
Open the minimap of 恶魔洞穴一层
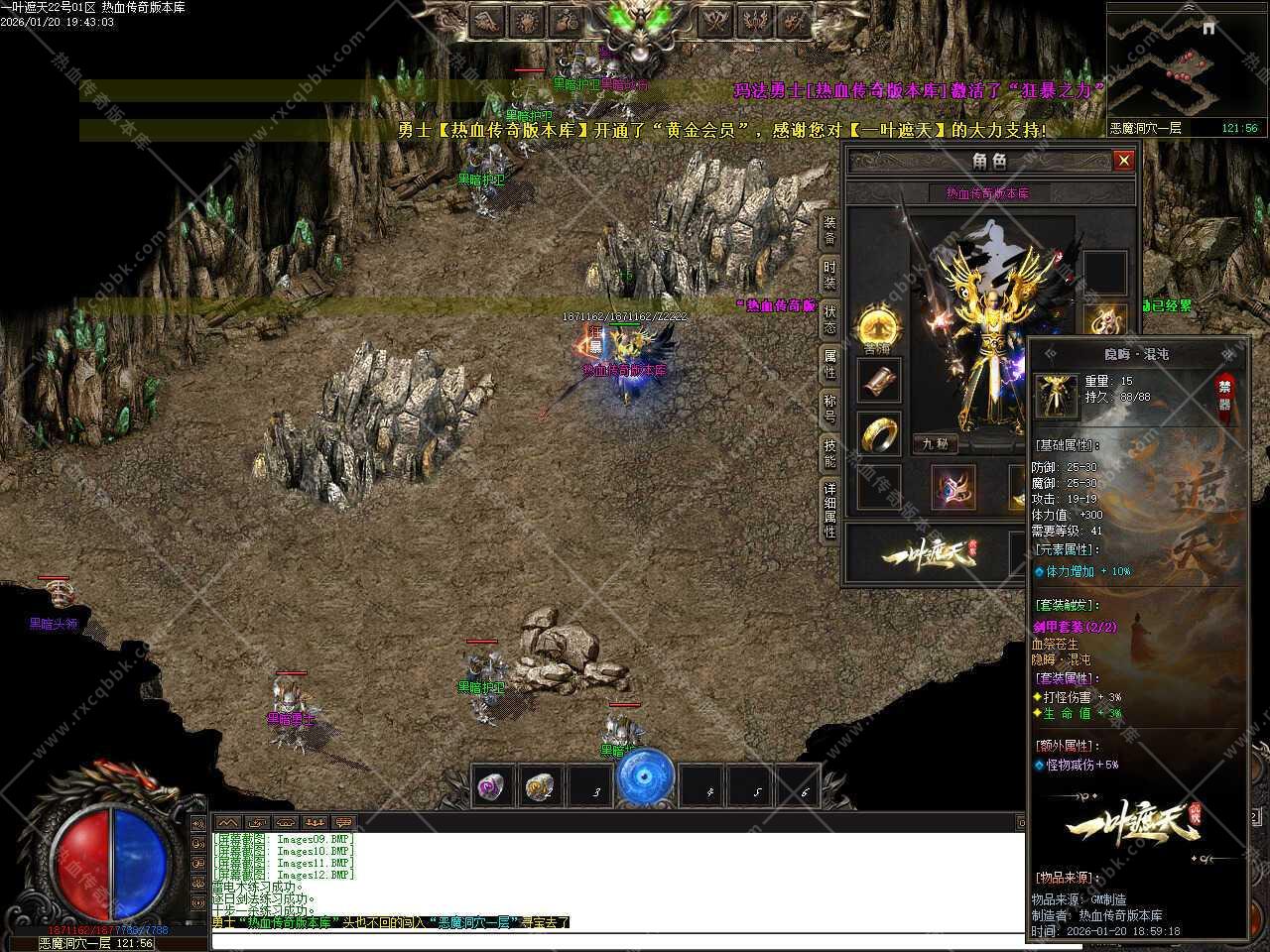[1185, 64]
